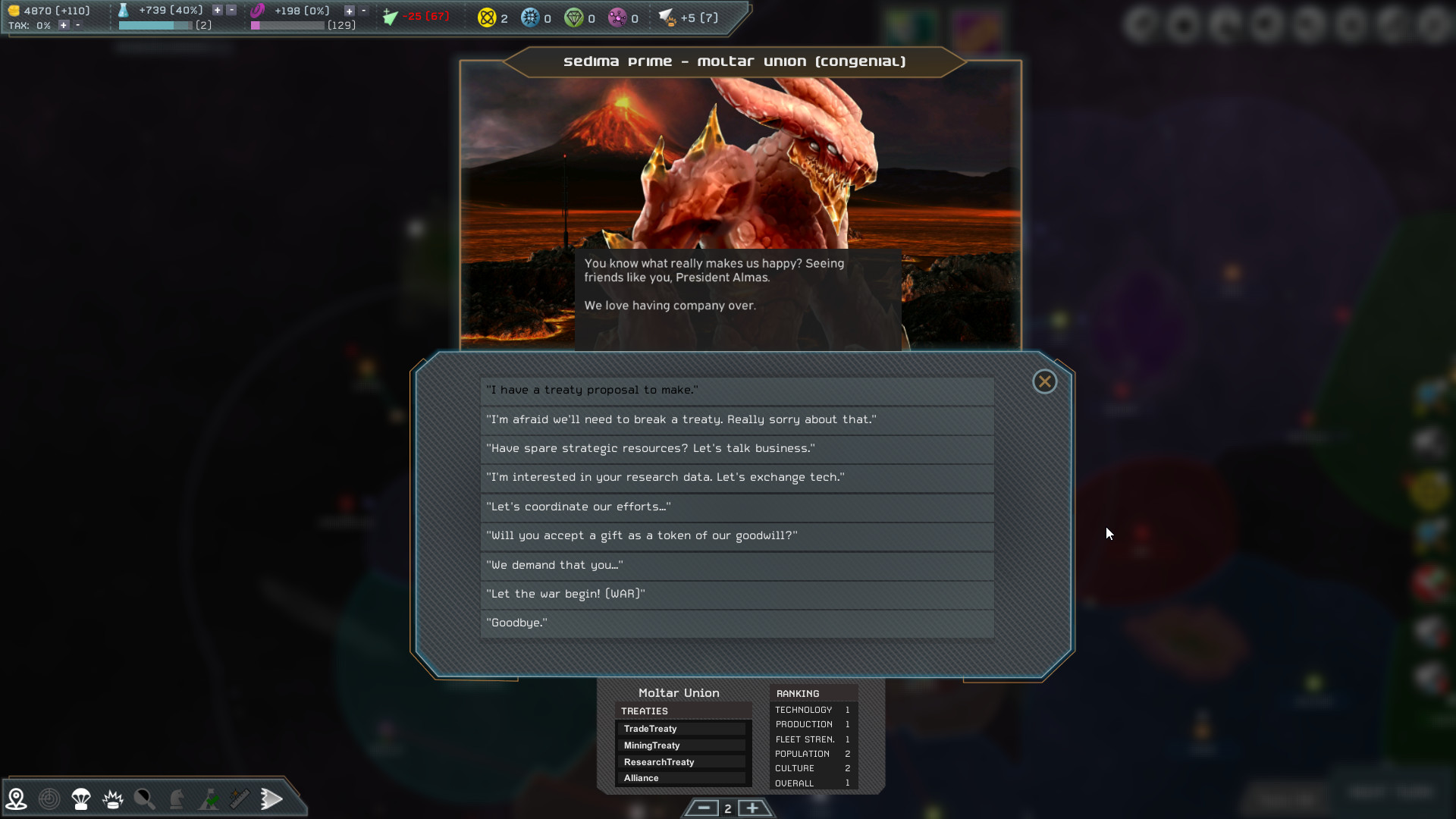Viewport: 1456px width, 819px height.
Task: Select "Let's coordinate our efforts..."
Action: tap(736, 507)
